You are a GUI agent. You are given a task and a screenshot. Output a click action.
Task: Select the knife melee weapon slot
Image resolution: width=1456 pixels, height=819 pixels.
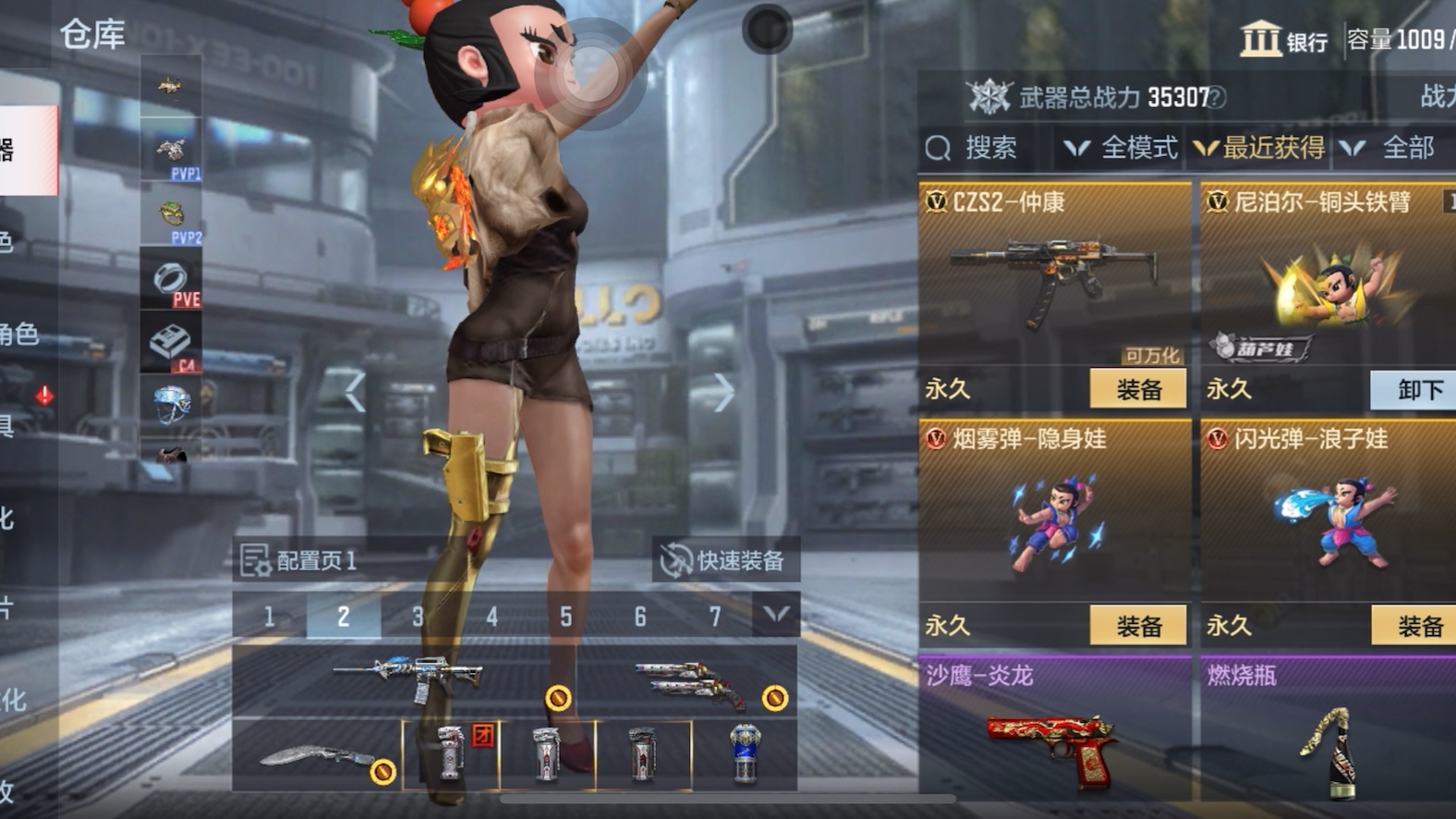tap(319, 757)
